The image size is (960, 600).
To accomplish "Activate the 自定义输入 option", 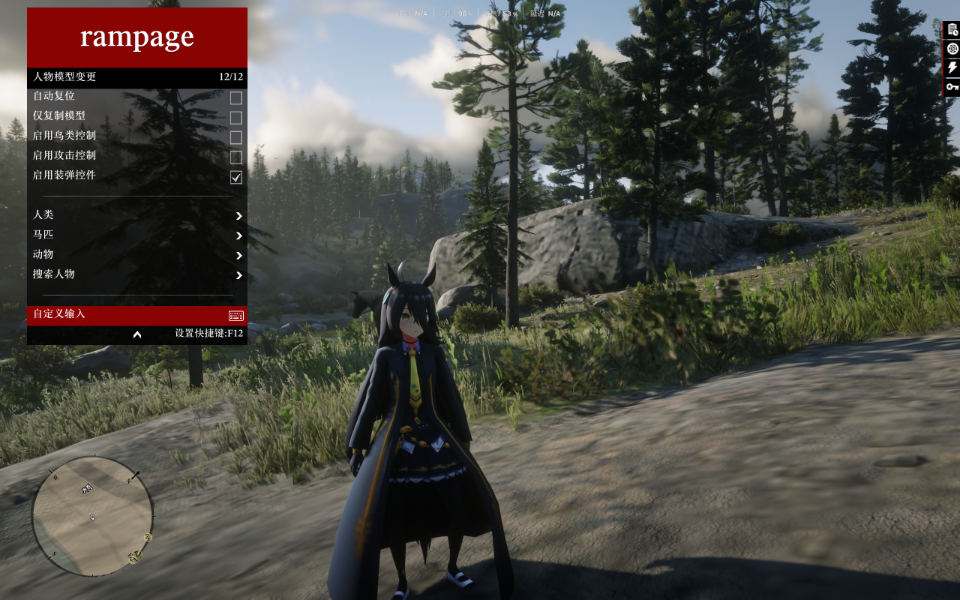I will coord(137,314).
